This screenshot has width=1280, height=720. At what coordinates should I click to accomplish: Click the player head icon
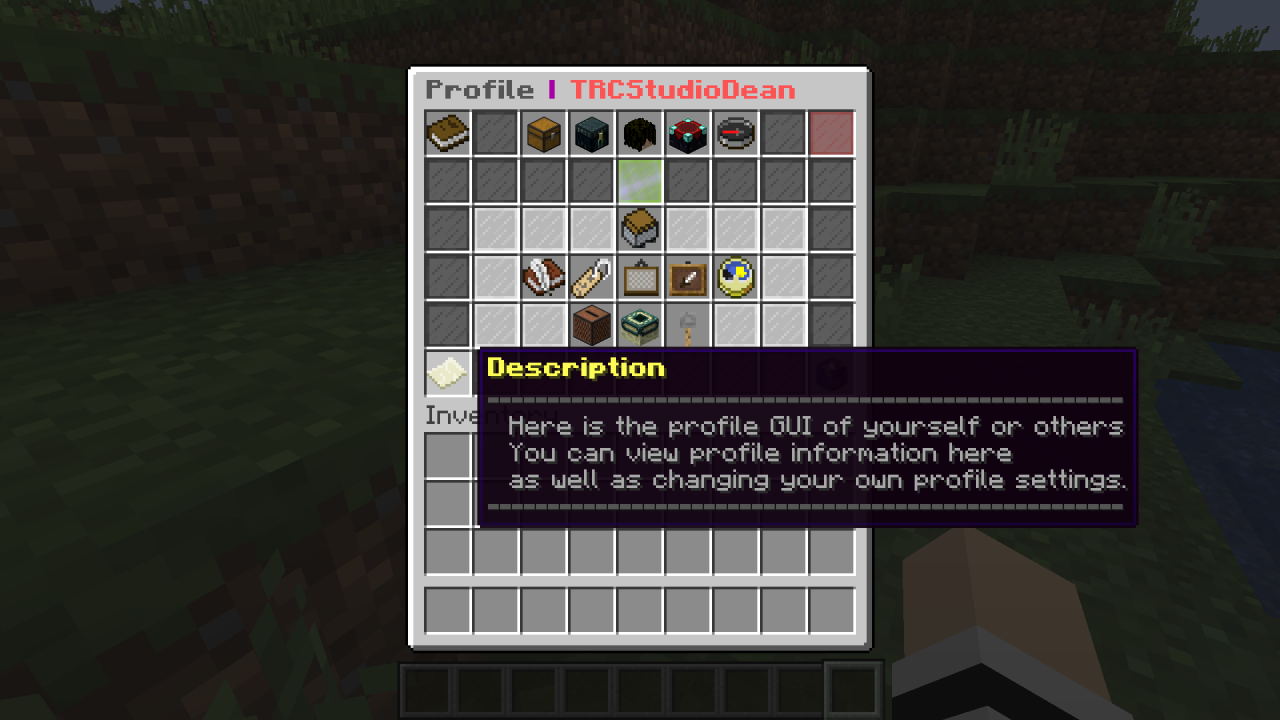[639, 134]
